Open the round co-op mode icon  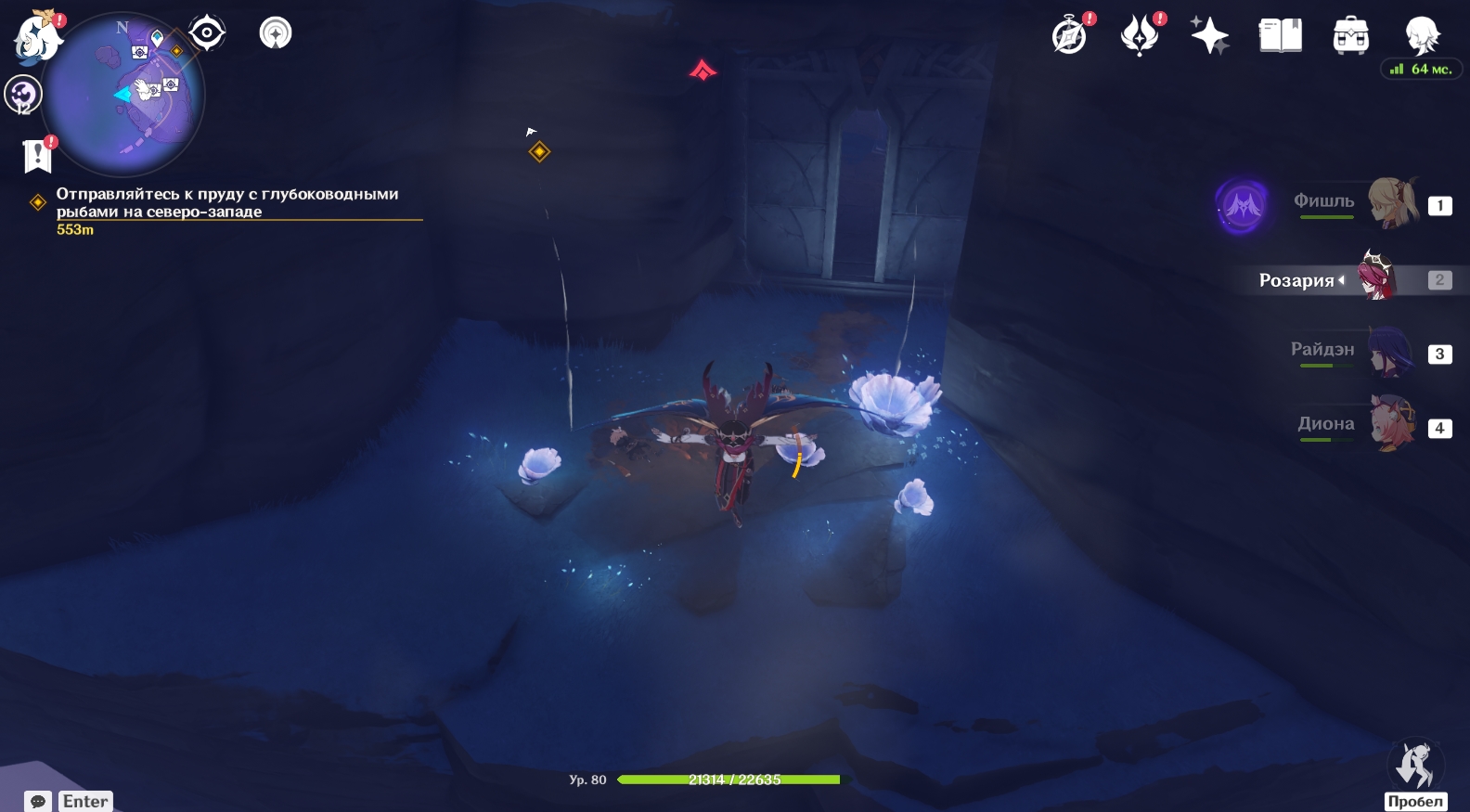tap(275, 33)
